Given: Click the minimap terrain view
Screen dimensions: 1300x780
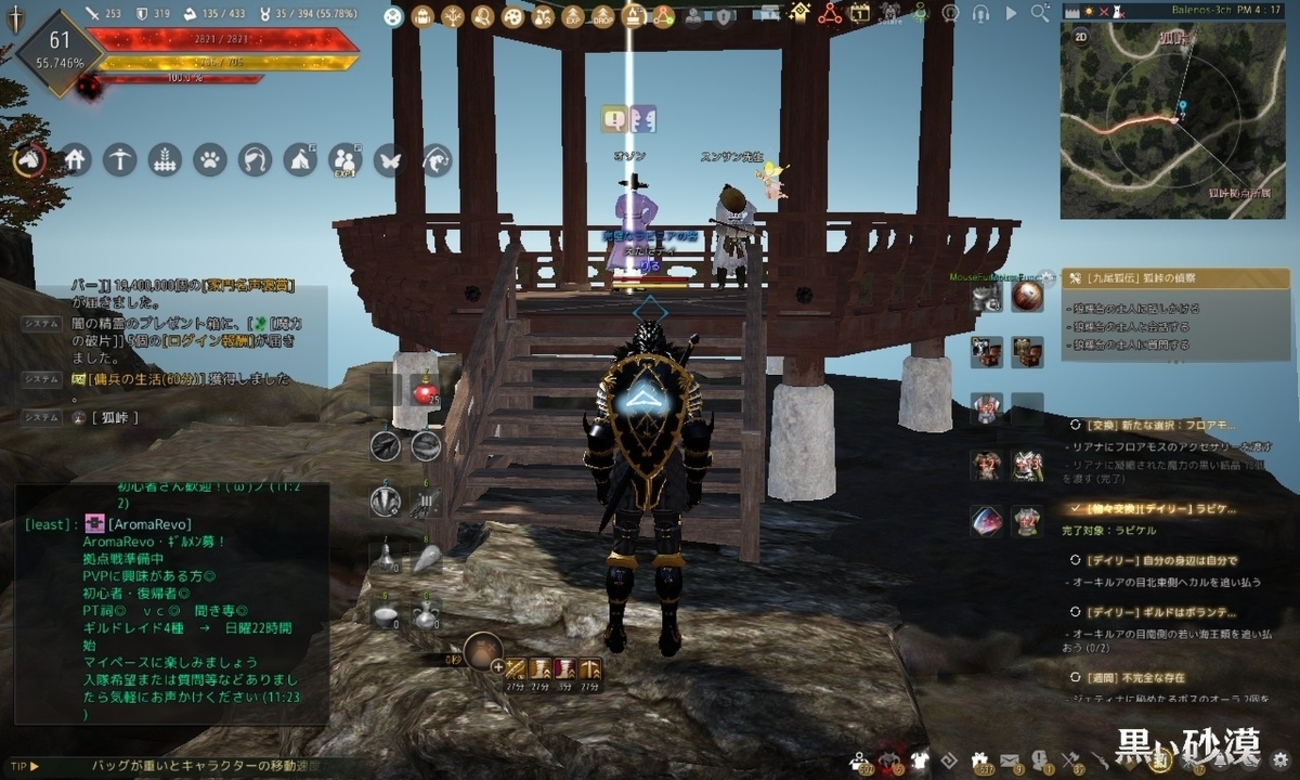Looking at the screenshot, I should click(1172, 130).
